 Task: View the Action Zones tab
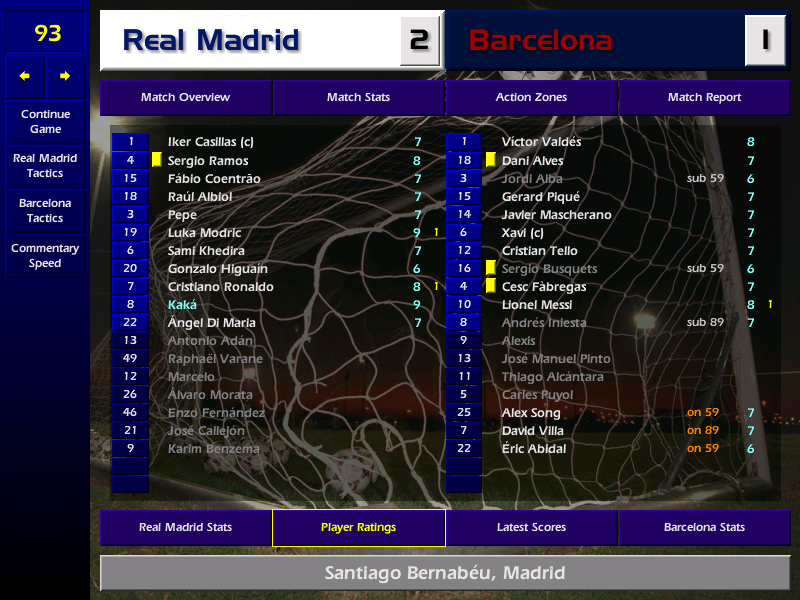pos(531,98)
